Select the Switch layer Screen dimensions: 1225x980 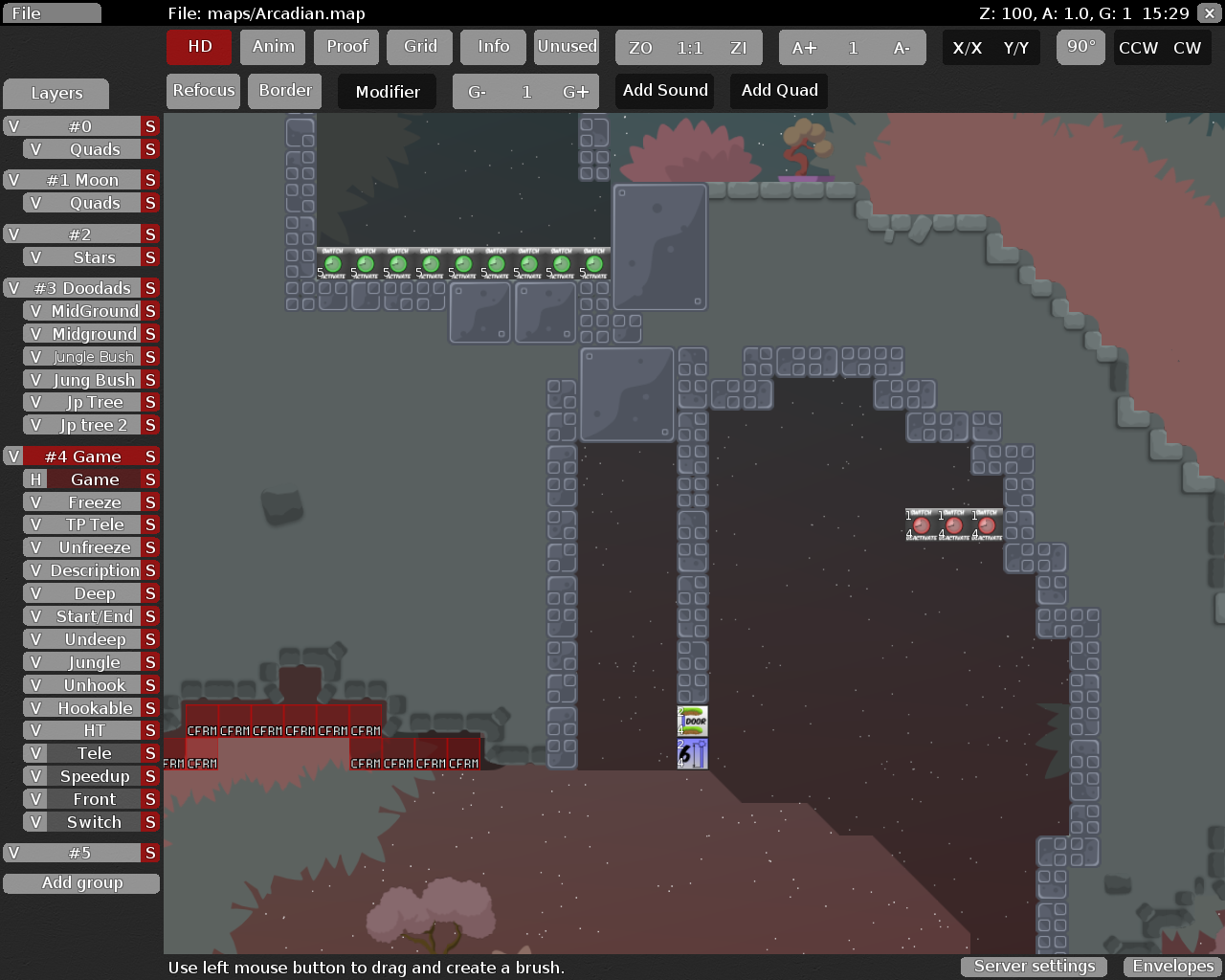tap(94, 822)
